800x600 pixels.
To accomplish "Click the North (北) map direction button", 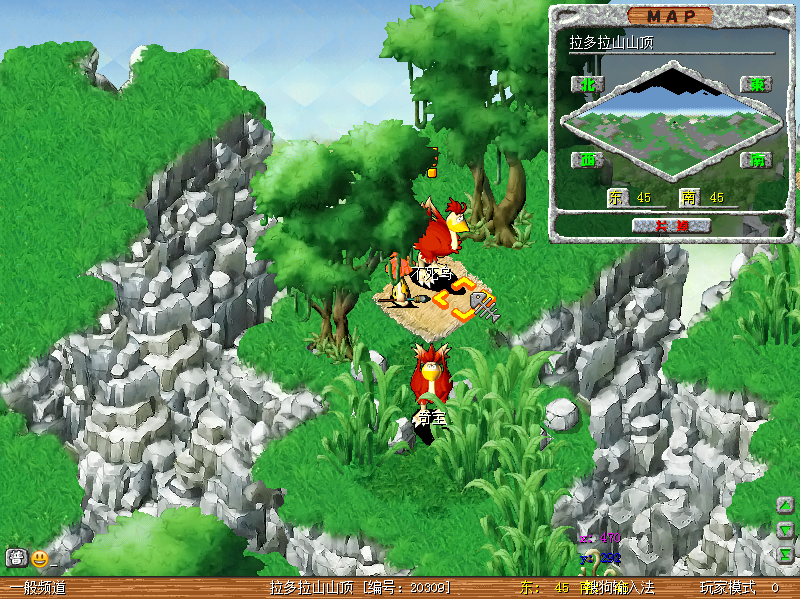I will 587,85.
